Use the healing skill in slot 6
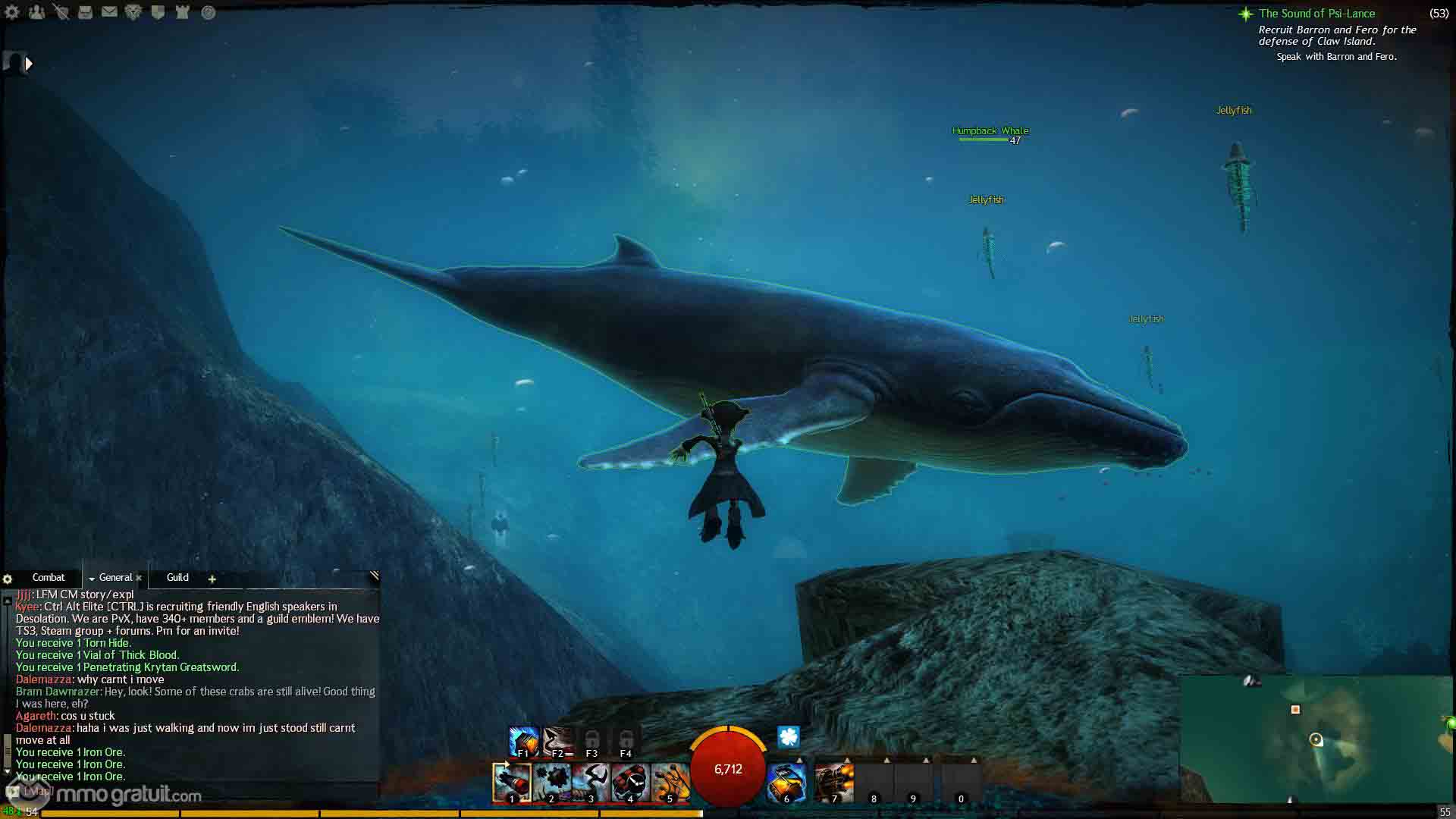The image size is (1456, 819). click(x=786, y=782)
